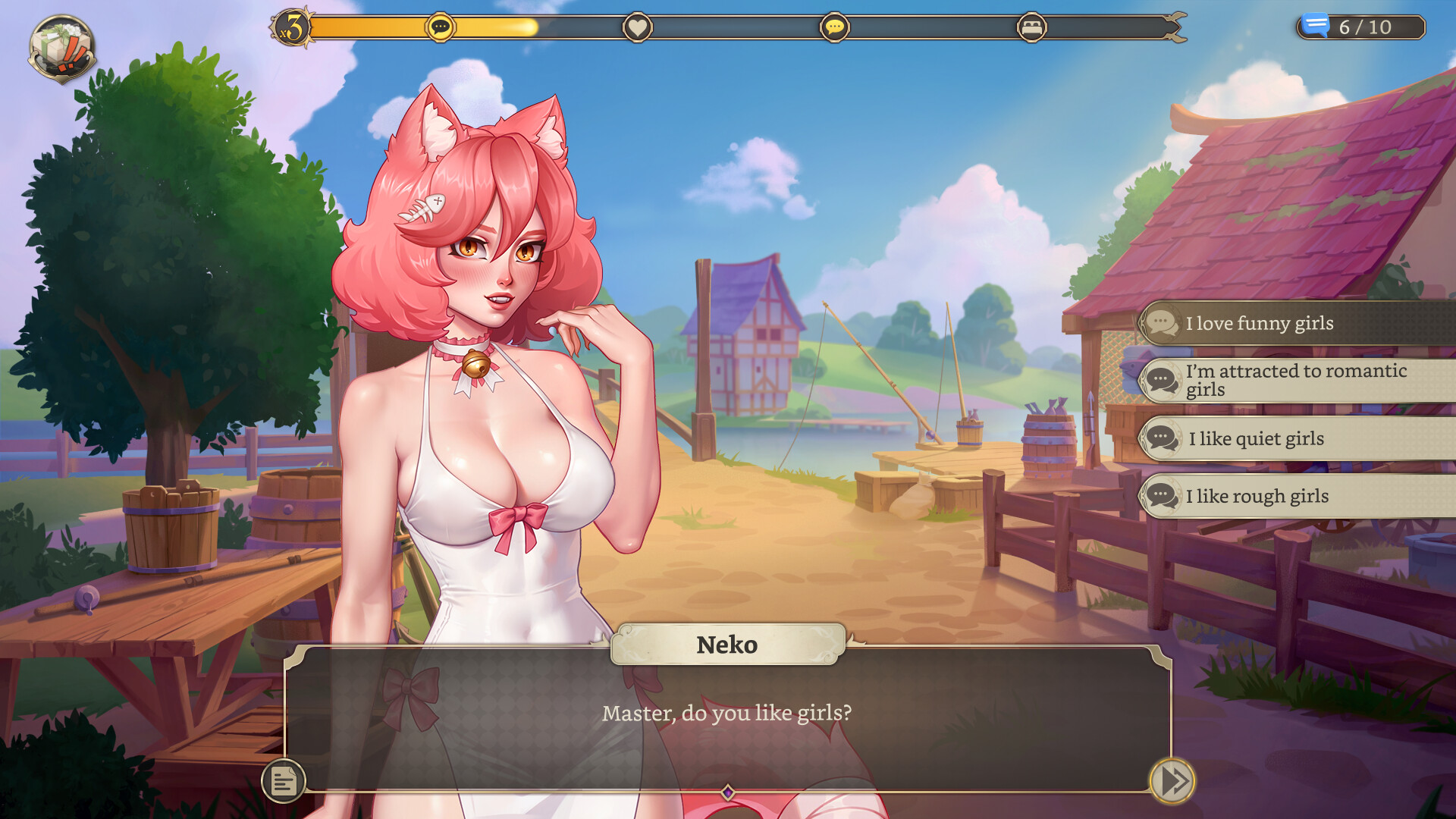
Task: Pick the 'I like quiet girls' reply
Action: pos(1254,438)
